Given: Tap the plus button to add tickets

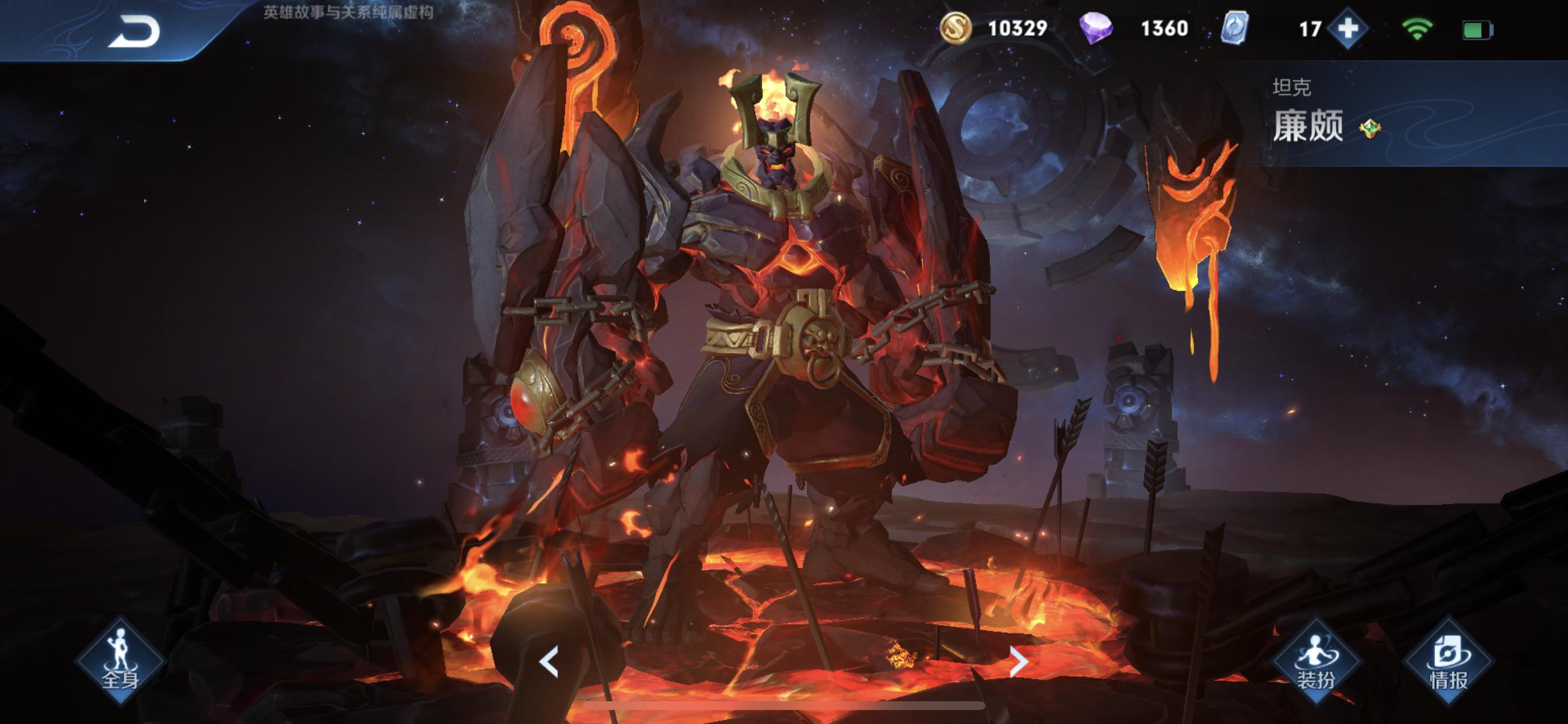Looking at the screenshot, I should point(1347,29).
